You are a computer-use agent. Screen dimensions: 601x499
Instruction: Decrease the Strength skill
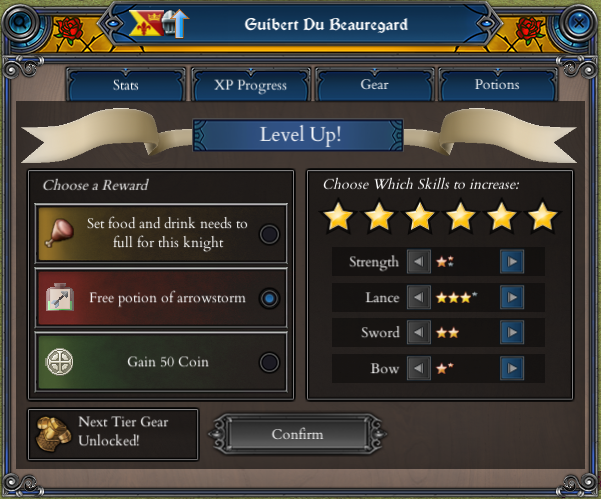419,263
